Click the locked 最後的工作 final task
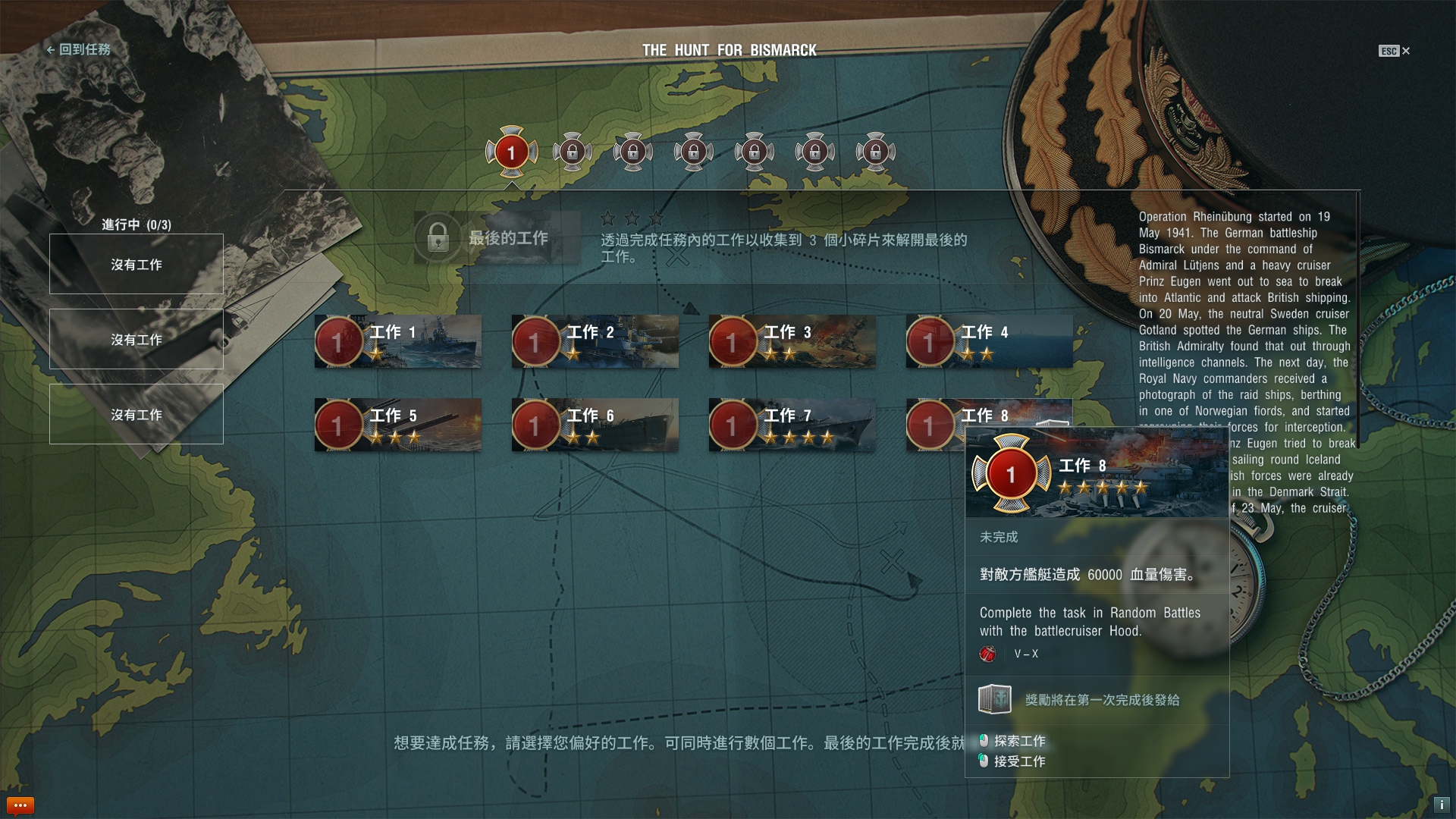Image resolution: width=1456 pixels, height=819 pixels. [497, 238]
